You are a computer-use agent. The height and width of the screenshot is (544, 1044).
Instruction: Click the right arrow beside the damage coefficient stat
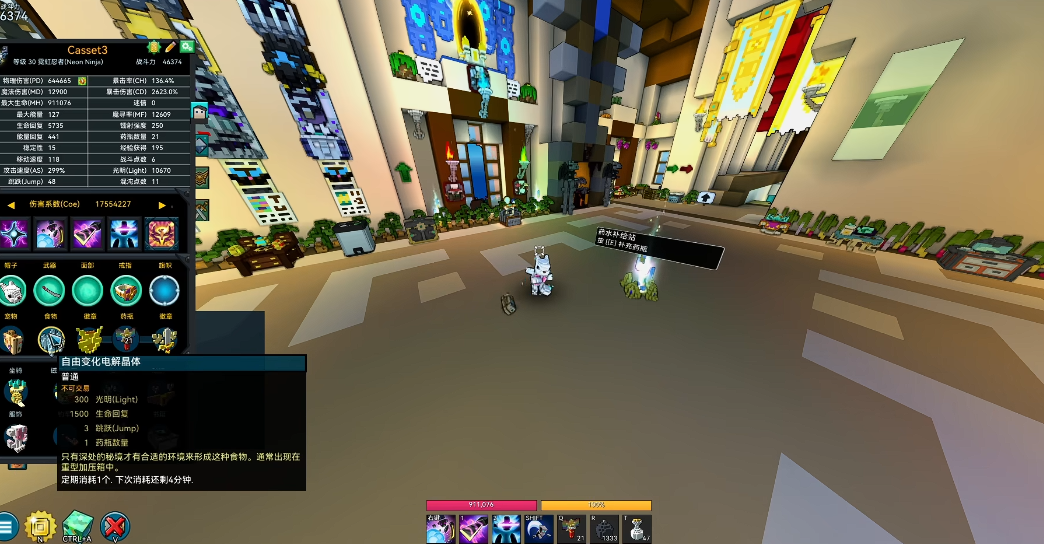point(163,205)
